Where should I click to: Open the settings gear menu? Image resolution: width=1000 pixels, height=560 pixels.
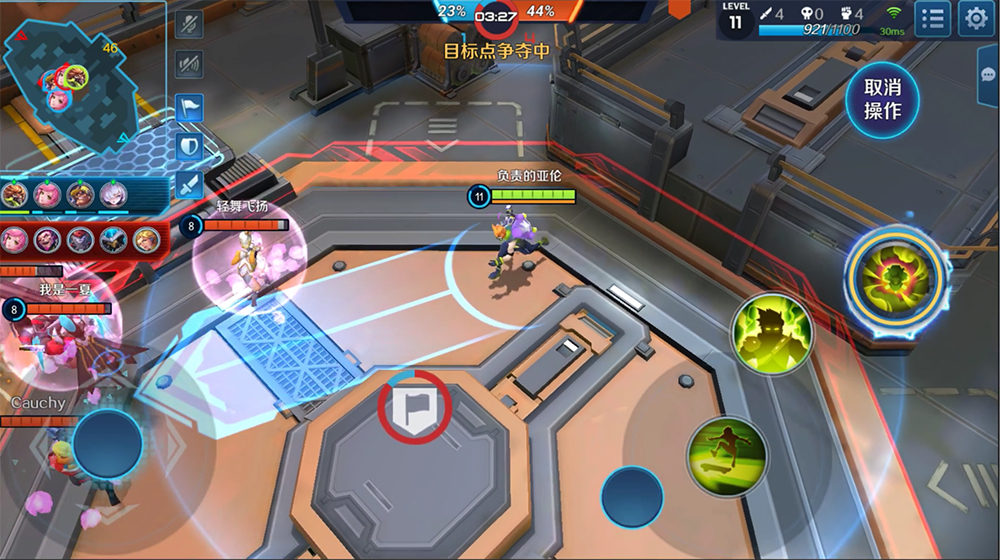click(x=975, y=18)
